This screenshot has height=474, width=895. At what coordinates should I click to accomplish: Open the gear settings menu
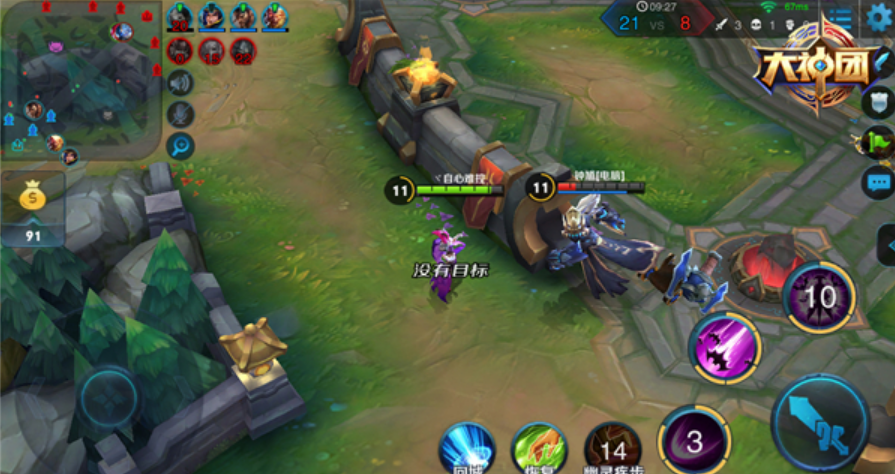(x=879, y=17)
